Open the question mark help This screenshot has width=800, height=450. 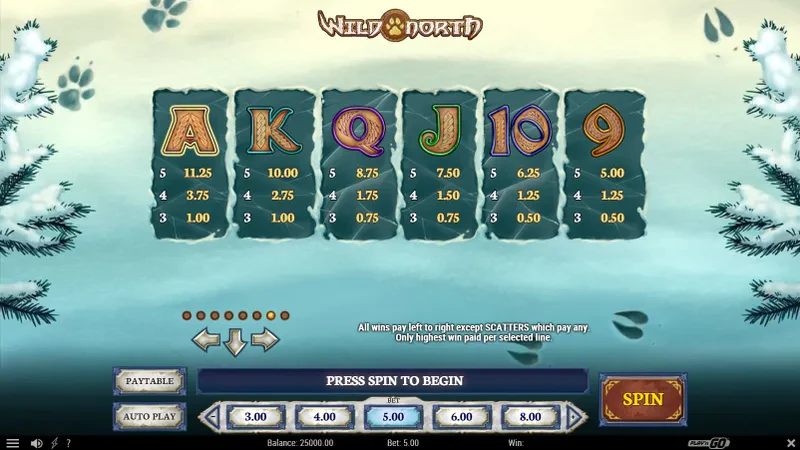tap(68, 443)
